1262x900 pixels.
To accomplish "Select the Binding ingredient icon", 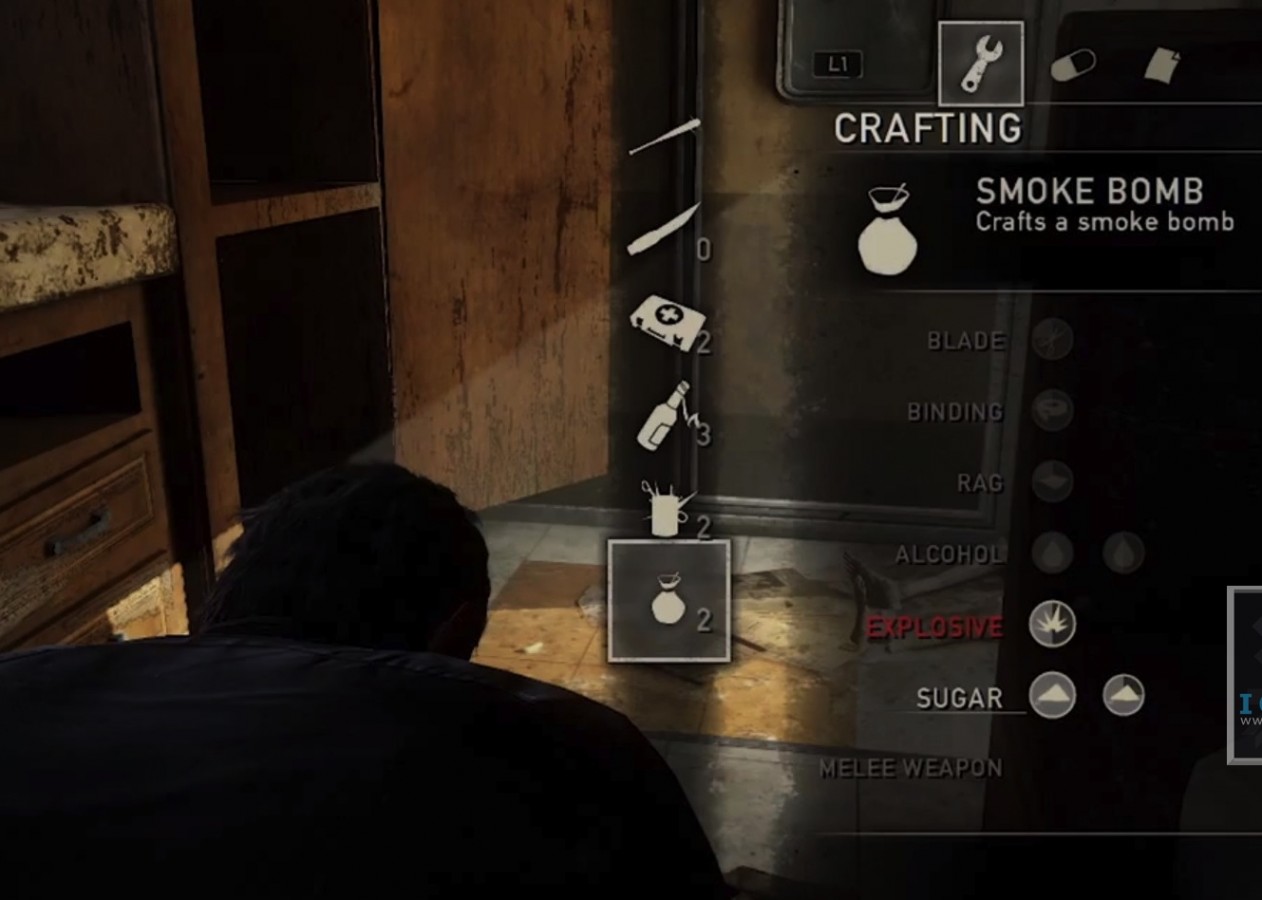I will click(1052, 410).
